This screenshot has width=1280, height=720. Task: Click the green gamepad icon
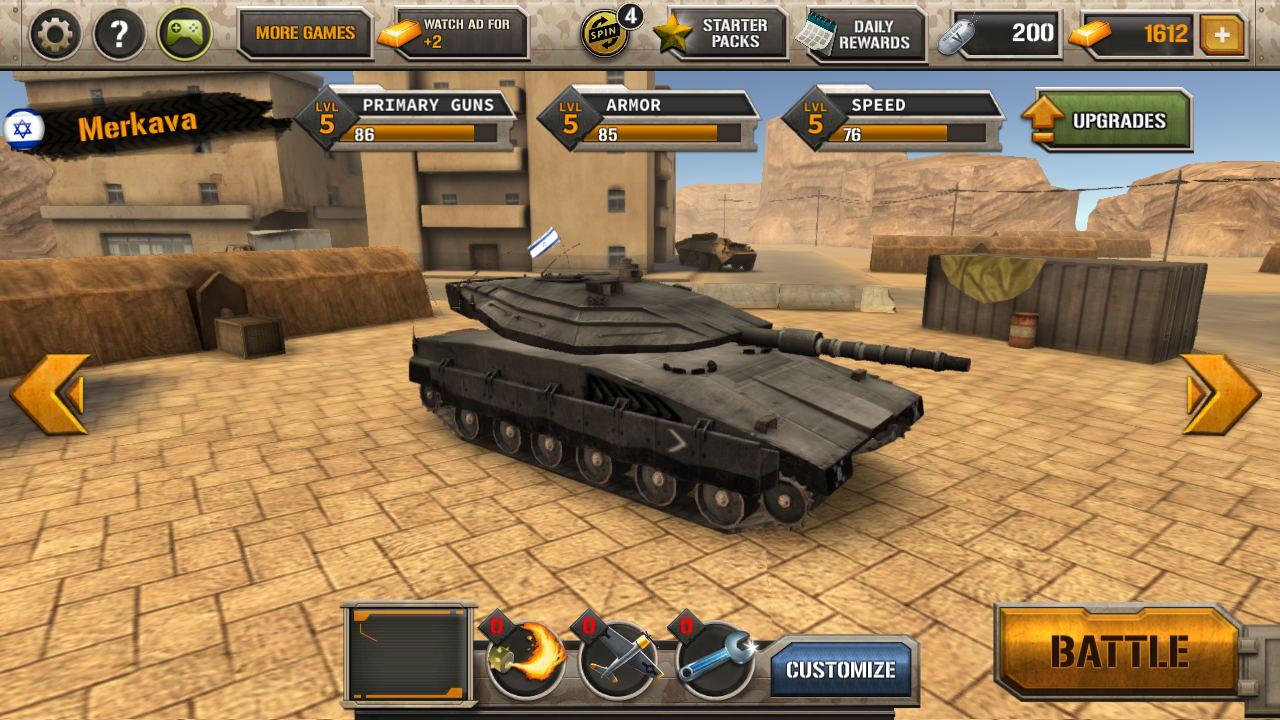click(x=184, y=34)
